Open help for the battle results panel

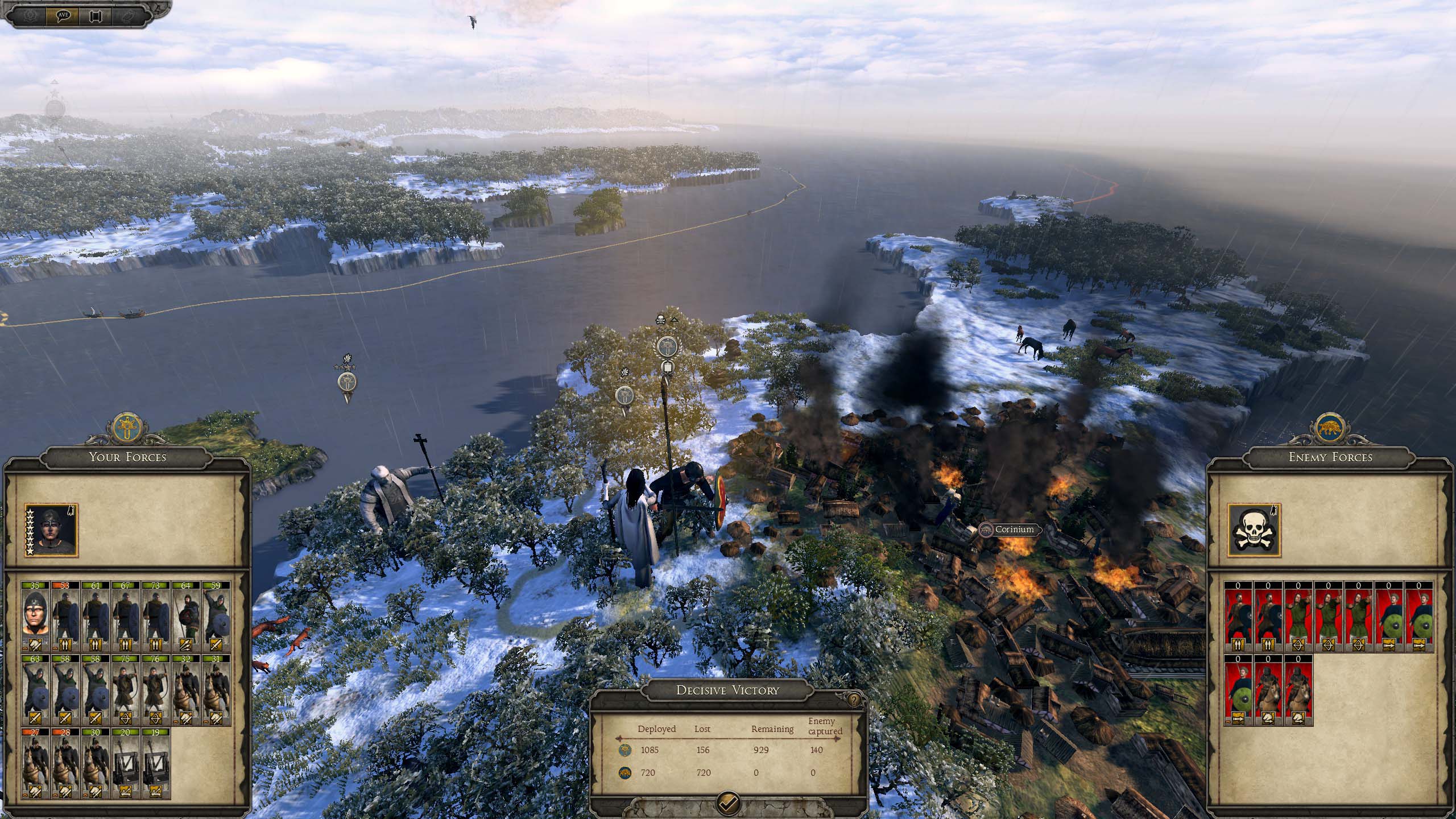tap(853, 699)
